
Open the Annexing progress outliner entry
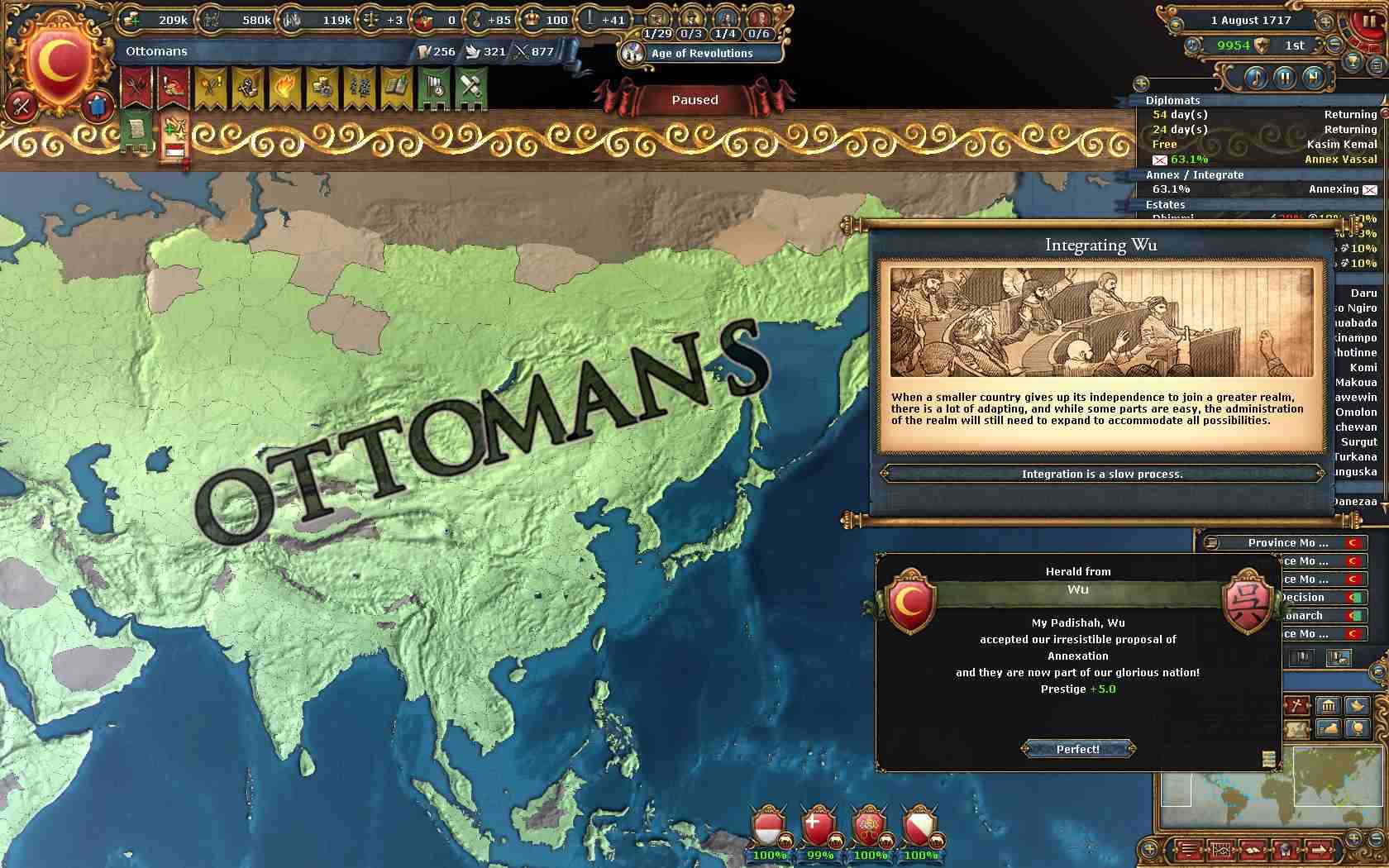pos(1263,189)
